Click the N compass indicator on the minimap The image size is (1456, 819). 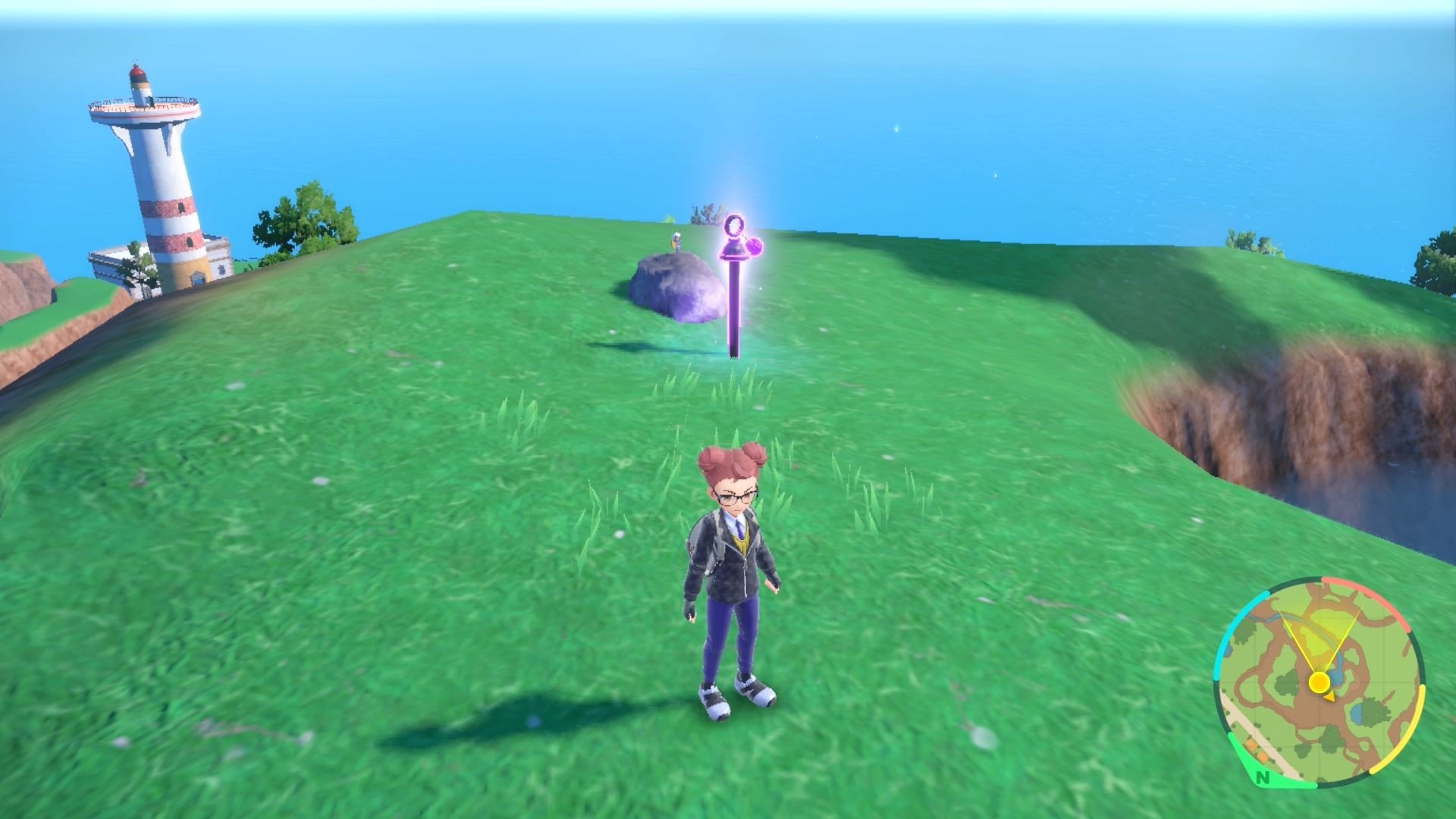click(x=1262, y=778)
